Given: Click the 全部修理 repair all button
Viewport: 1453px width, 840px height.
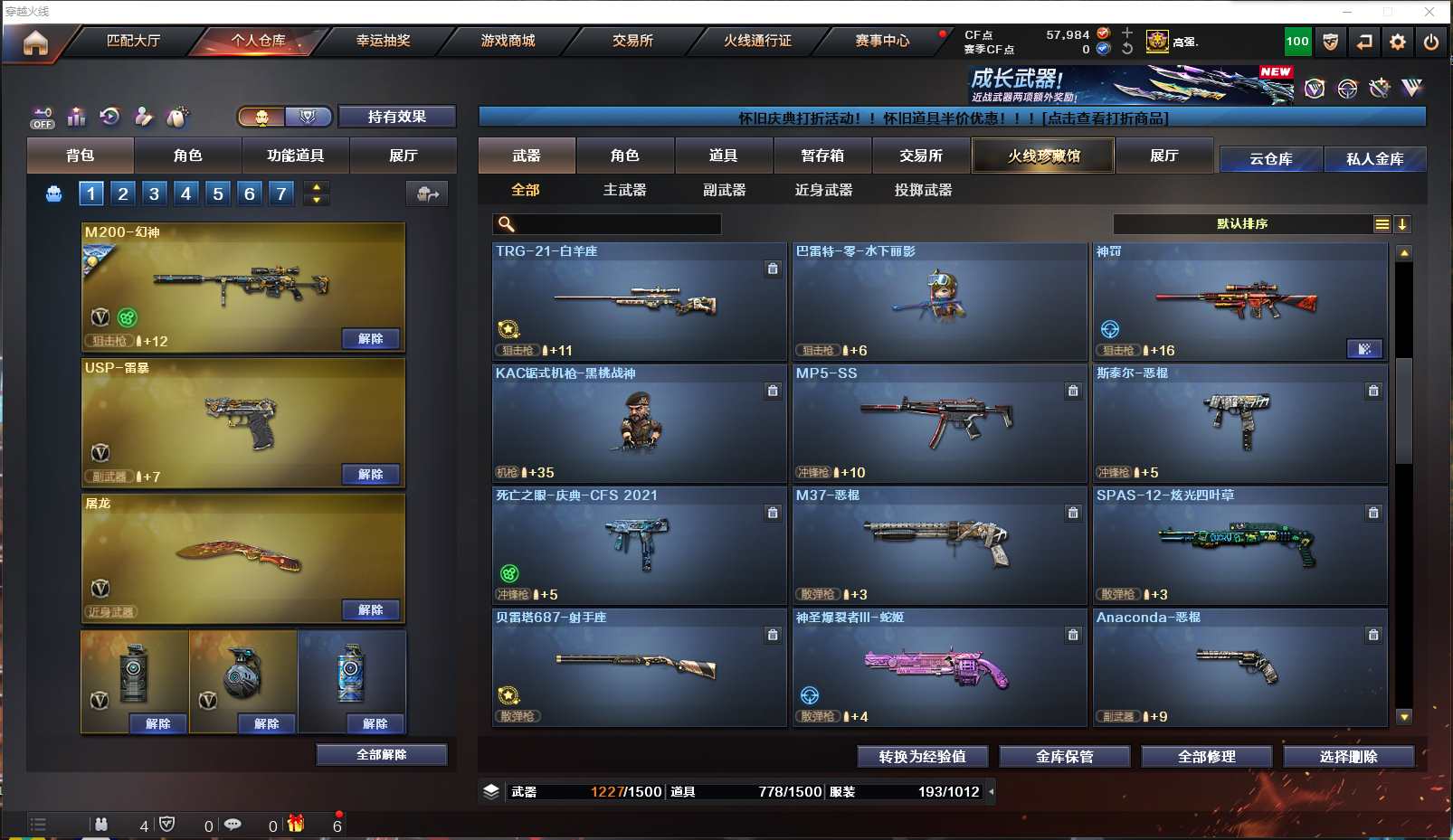Looking at the screenshot, I should 1206,756.
